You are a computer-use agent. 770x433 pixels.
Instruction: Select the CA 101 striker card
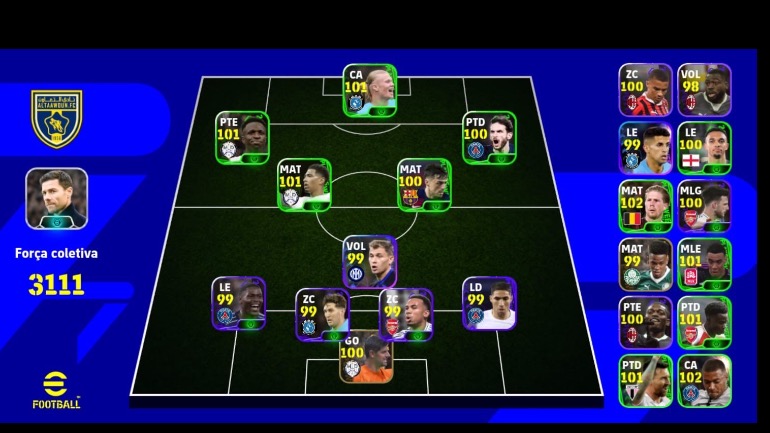tap(370, 91)
